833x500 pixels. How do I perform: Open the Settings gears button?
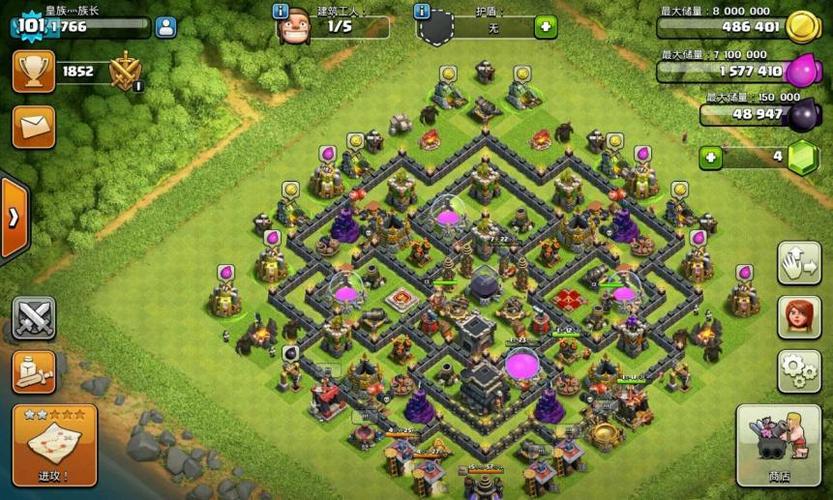798,370
